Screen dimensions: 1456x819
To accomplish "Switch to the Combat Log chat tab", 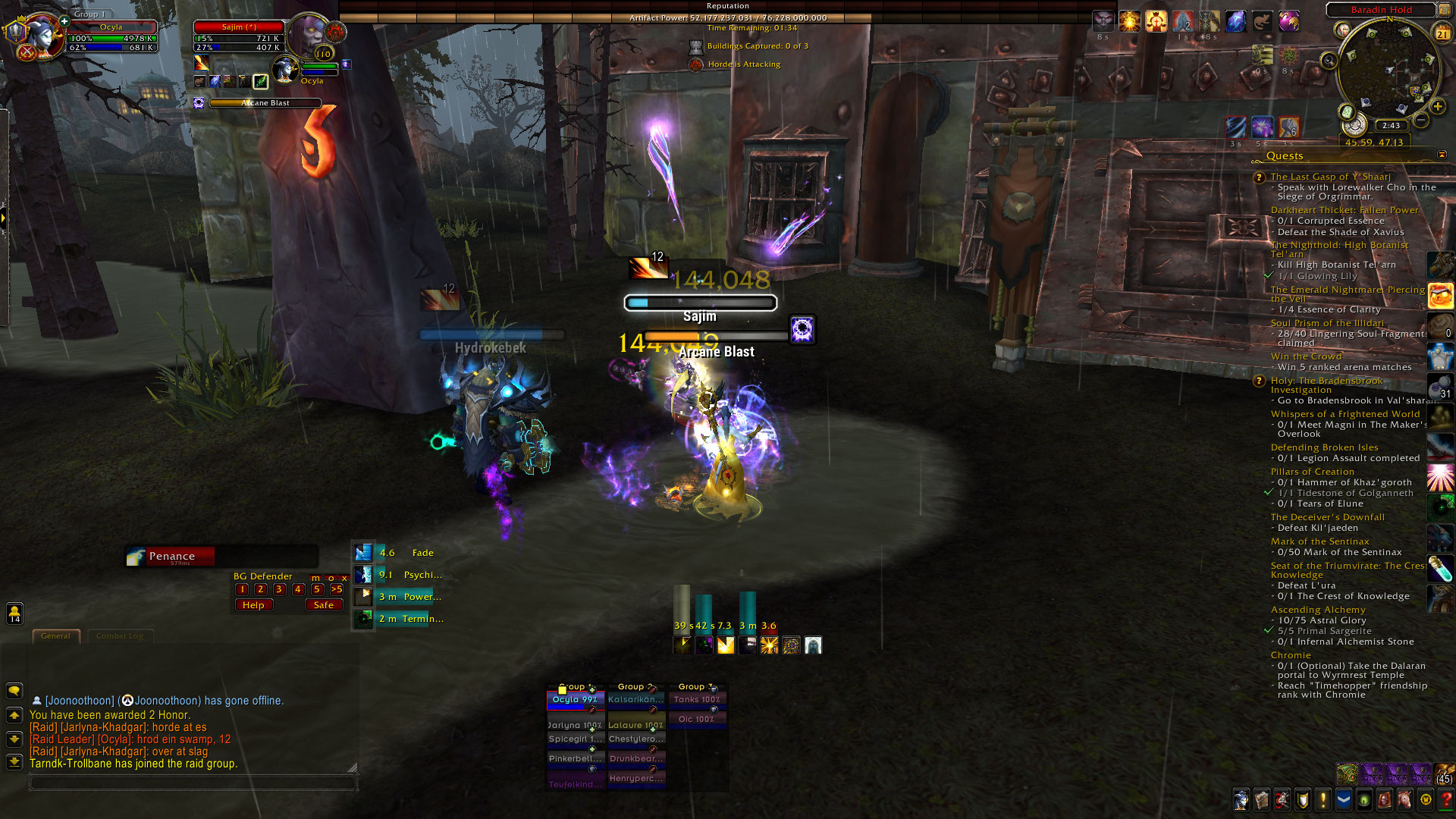I will (x=120, y=636).
